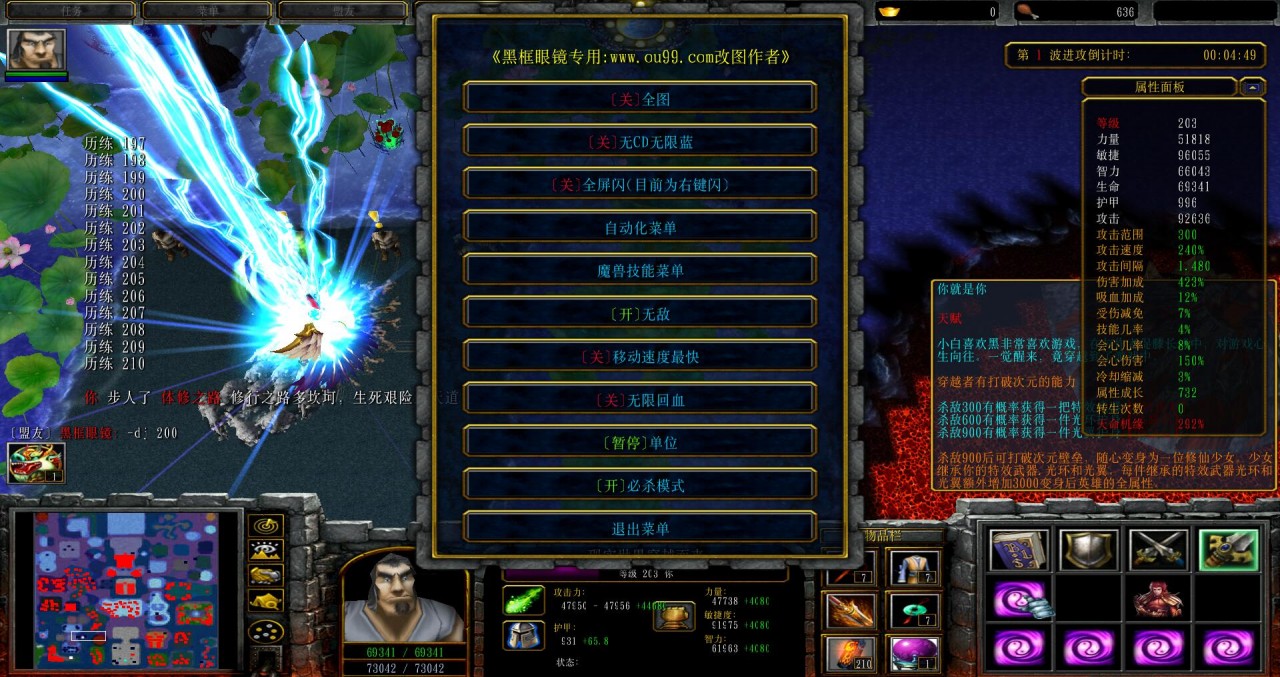Choose 退出菜单 to exit the menu

(640, 528)
